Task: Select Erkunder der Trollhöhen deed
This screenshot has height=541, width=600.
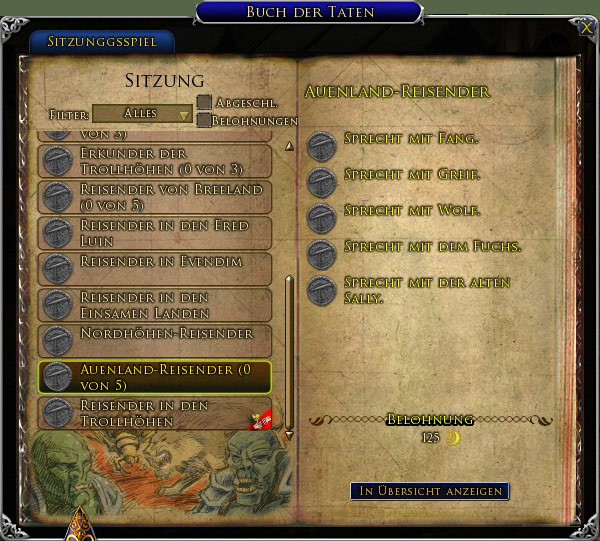Action: [x=155, y=160]
